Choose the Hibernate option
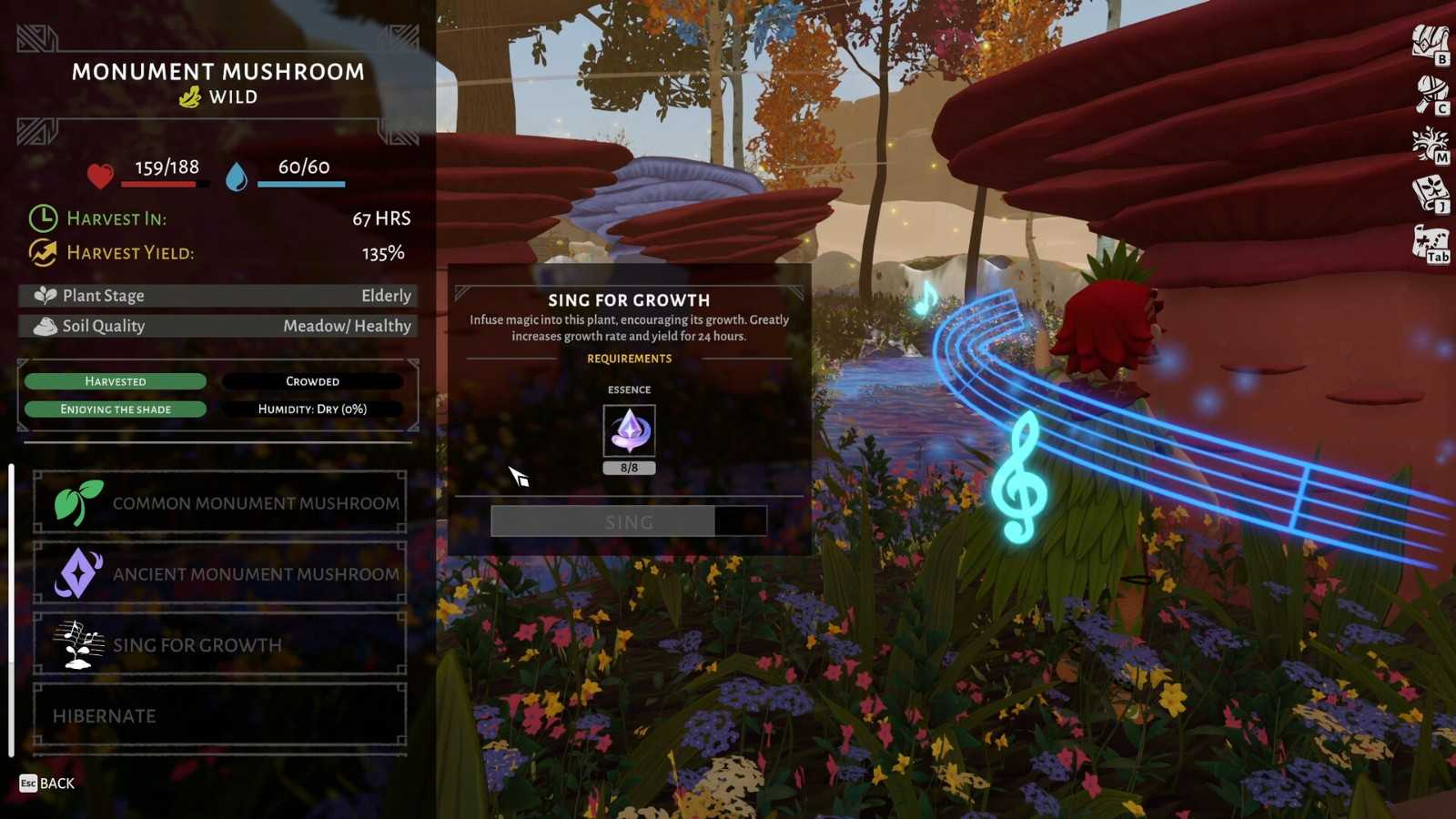Viewport: 1456px width, 819px height. click(x=219, y=715)
